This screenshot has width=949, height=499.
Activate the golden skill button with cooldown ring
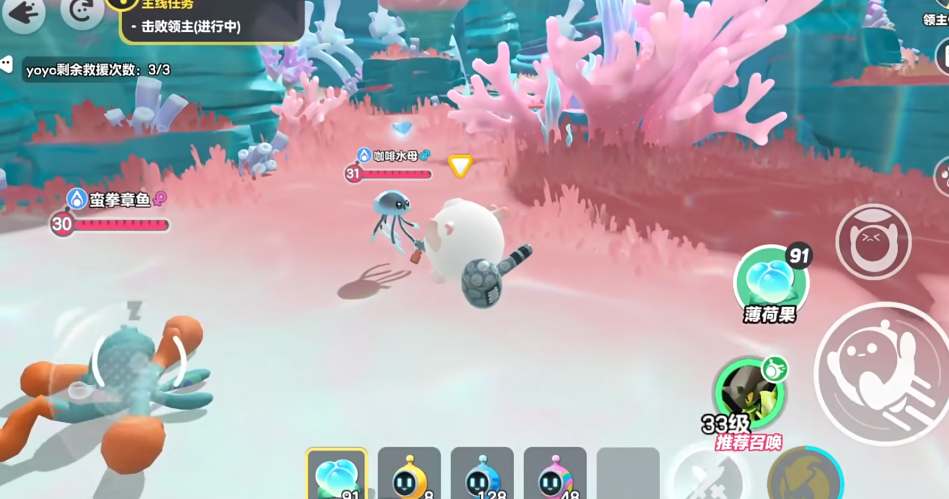coord(804,476)
